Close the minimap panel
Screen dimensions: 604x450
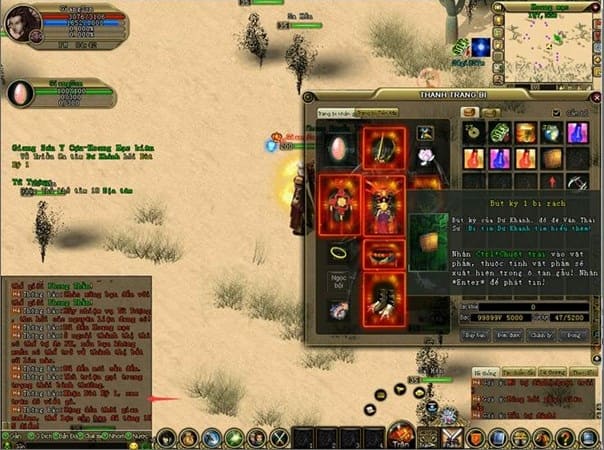pyautogui.click(x=598, y=5)
